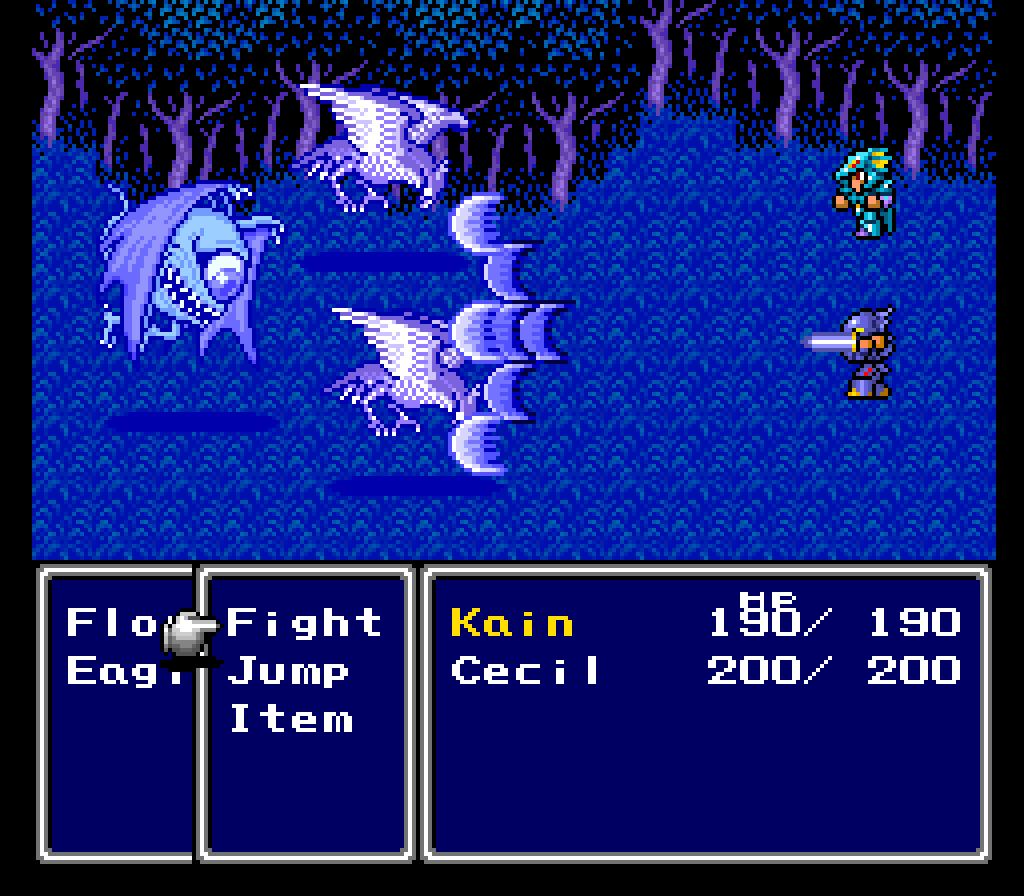
Task: Select Kain in the party list
Action: tap(512, 623)
